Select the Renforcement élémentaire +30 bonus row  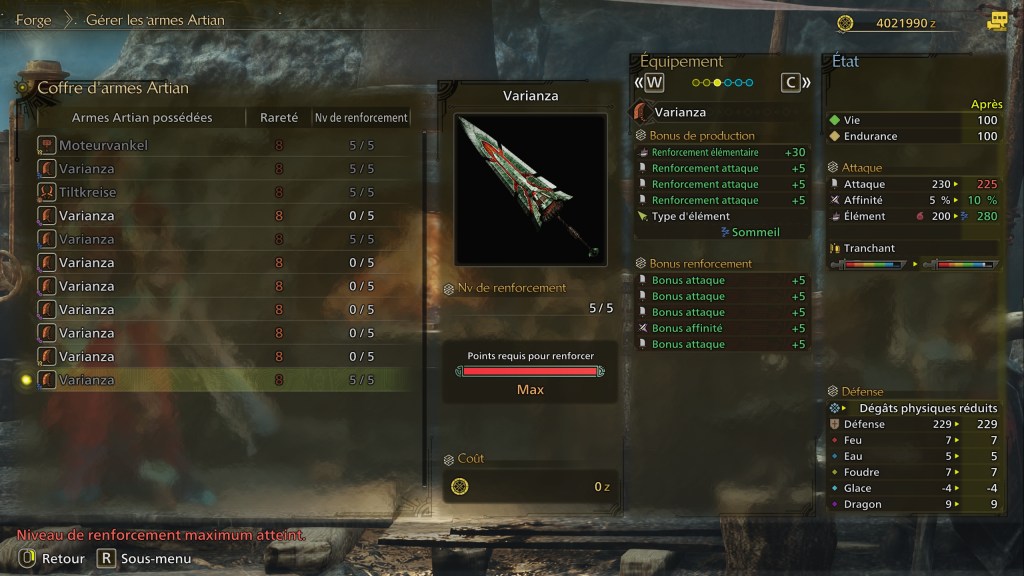pos(720,152)
